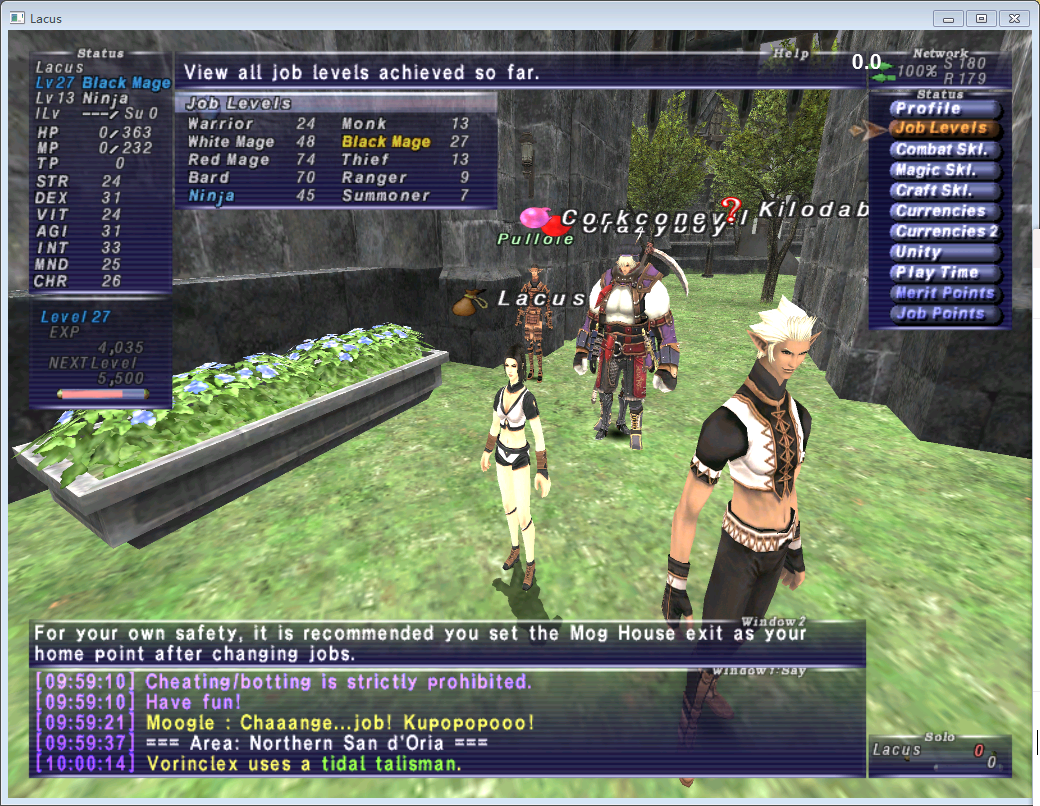Open the Currencies 2 page
The height and width of the screenshot is (806, 1040).
[946, 232]
